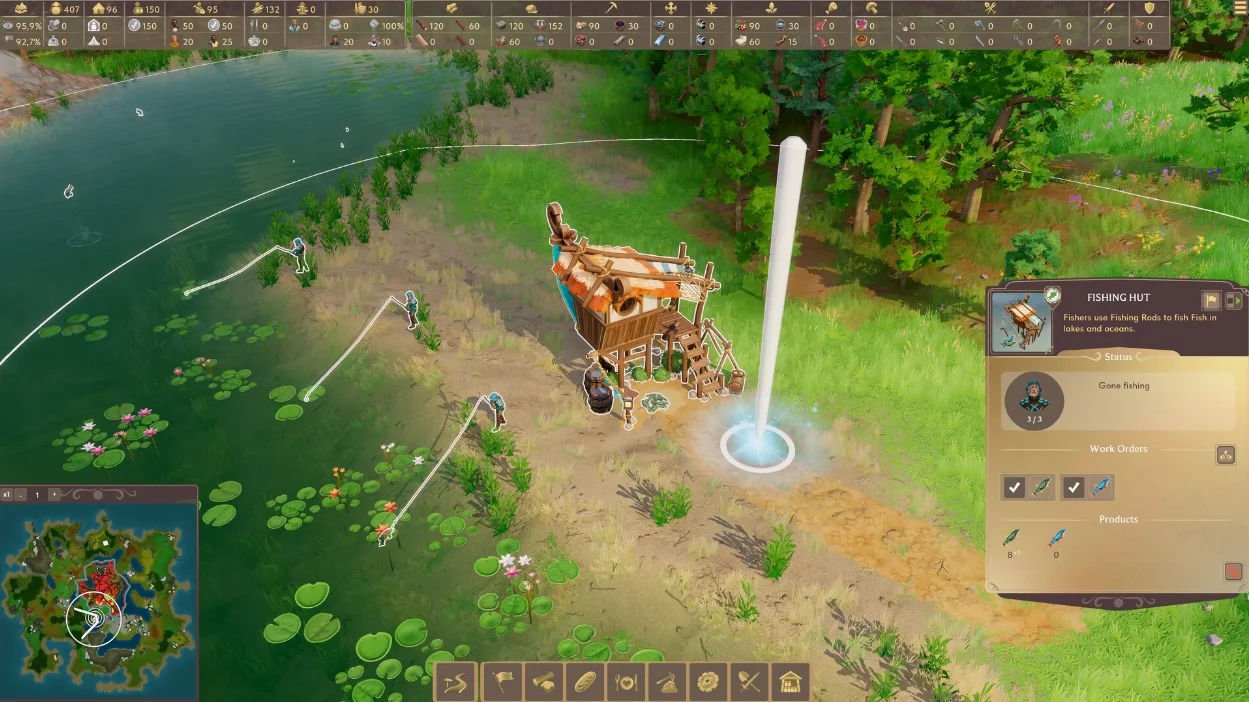Click the red demolish button in Fishing Hut panel
The height and width of the screenshot is (702, 1249).
tap(1233, 572)
